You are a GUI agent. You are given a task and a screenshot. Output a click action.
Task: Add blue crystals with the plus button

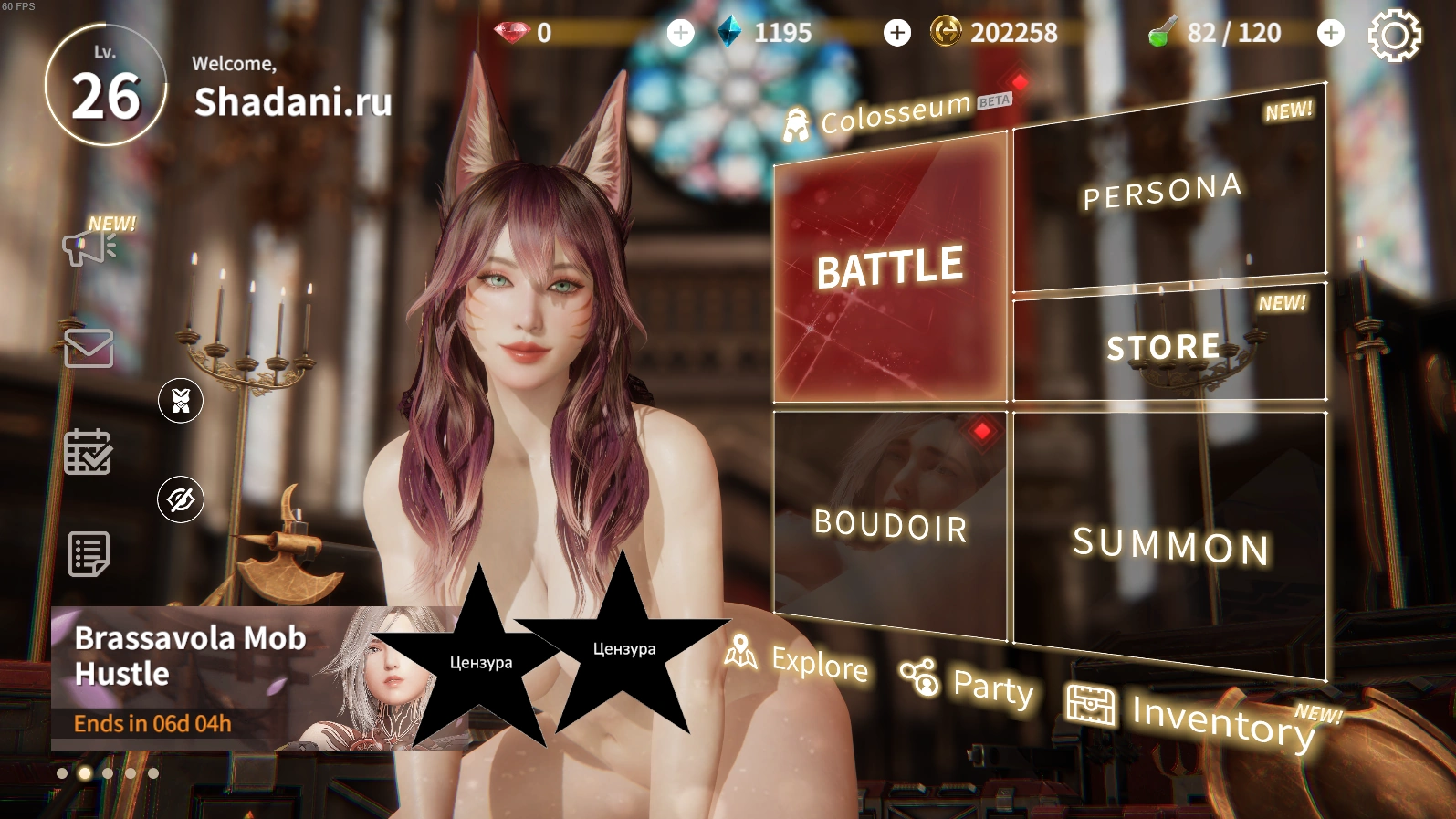click(x=897, y=33)
